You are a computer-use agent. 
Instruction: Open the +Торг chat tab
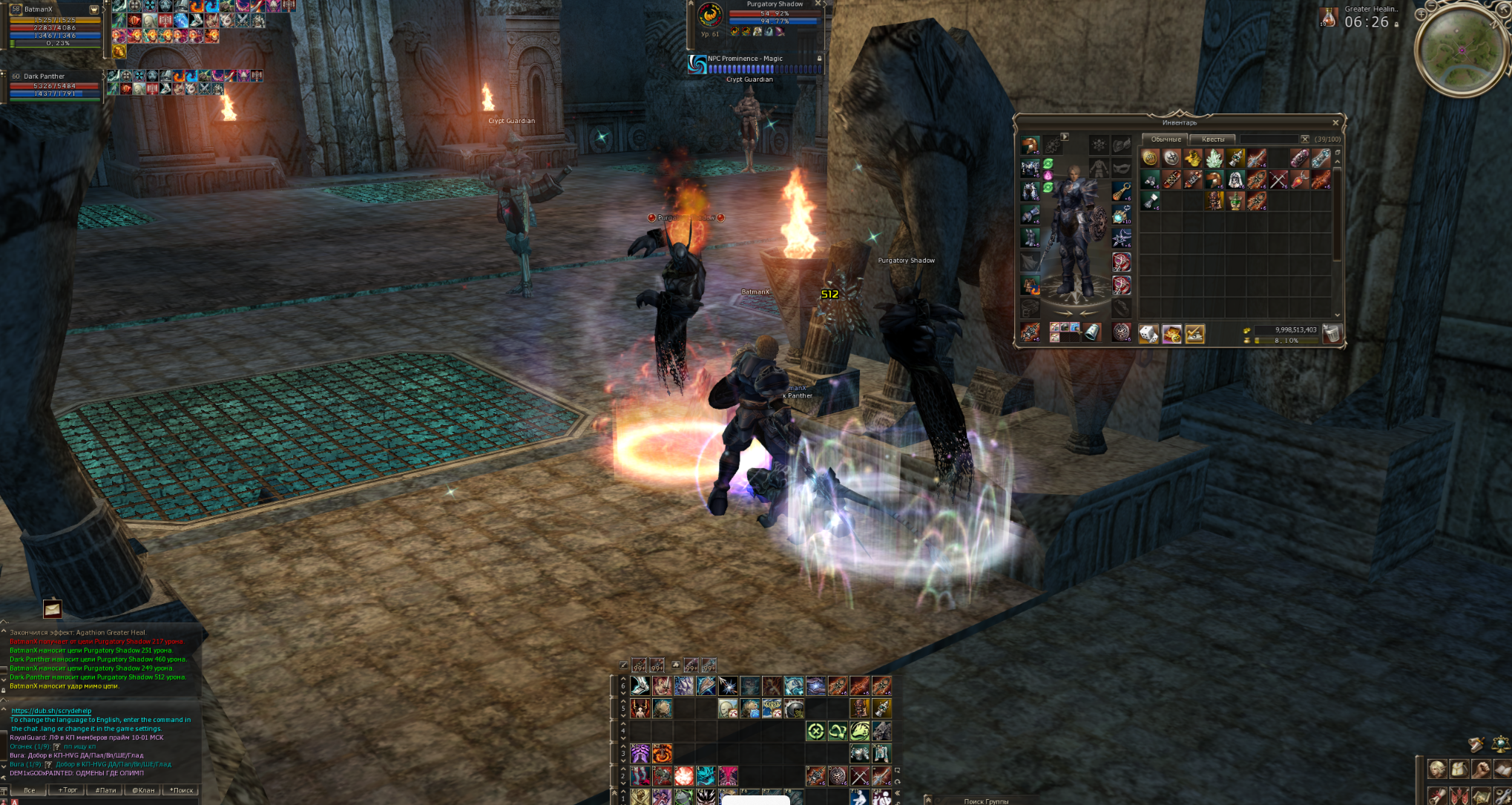click(68, 790)
